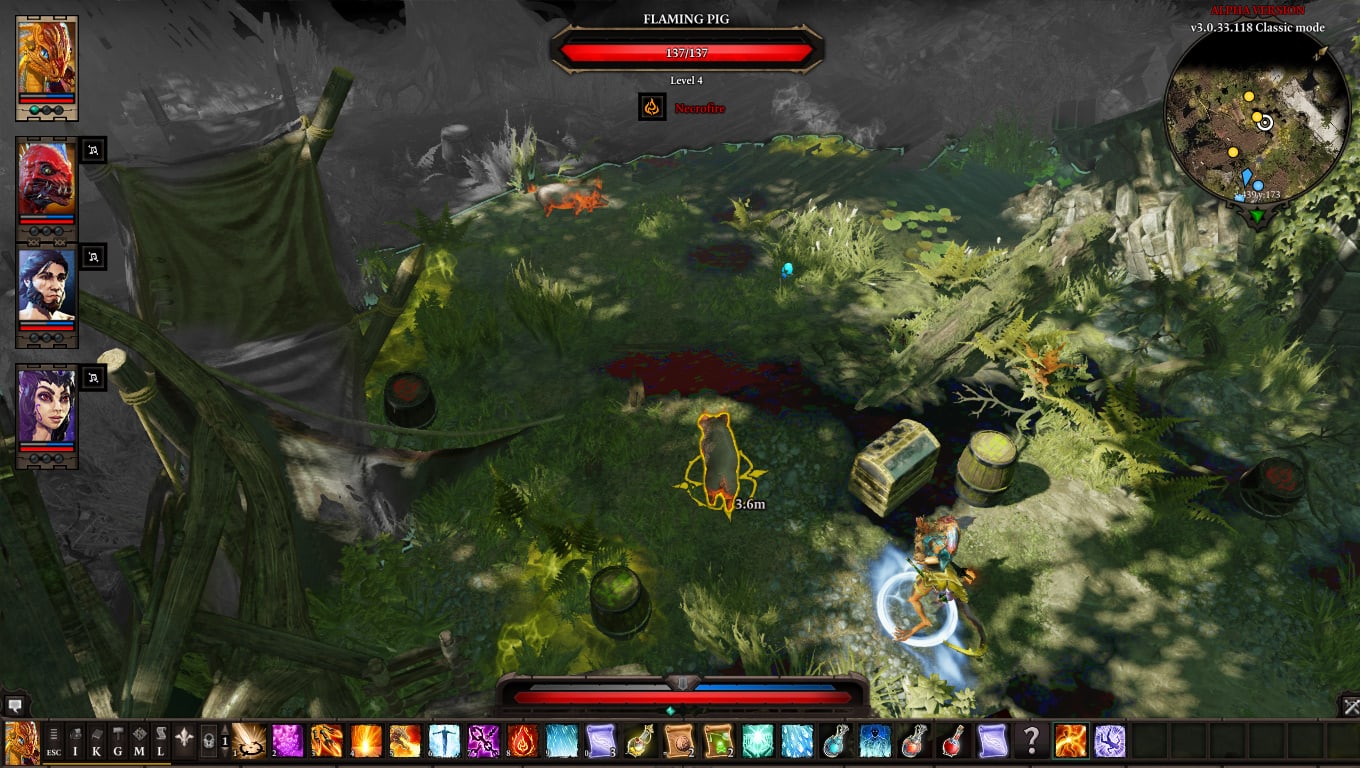
Task: Select the red lizard party portrait
Action: tap(47, 179)
